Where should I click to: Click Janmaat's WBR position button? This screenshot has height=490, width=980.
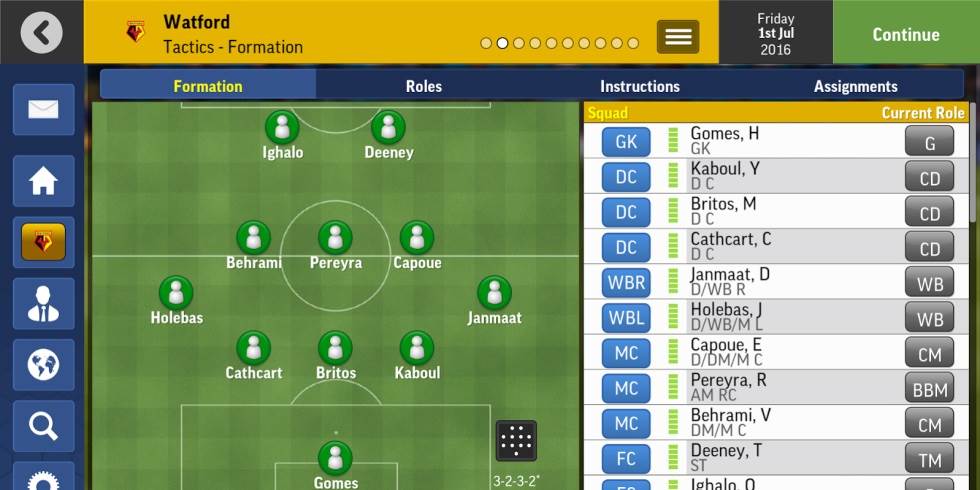point(626,283)
